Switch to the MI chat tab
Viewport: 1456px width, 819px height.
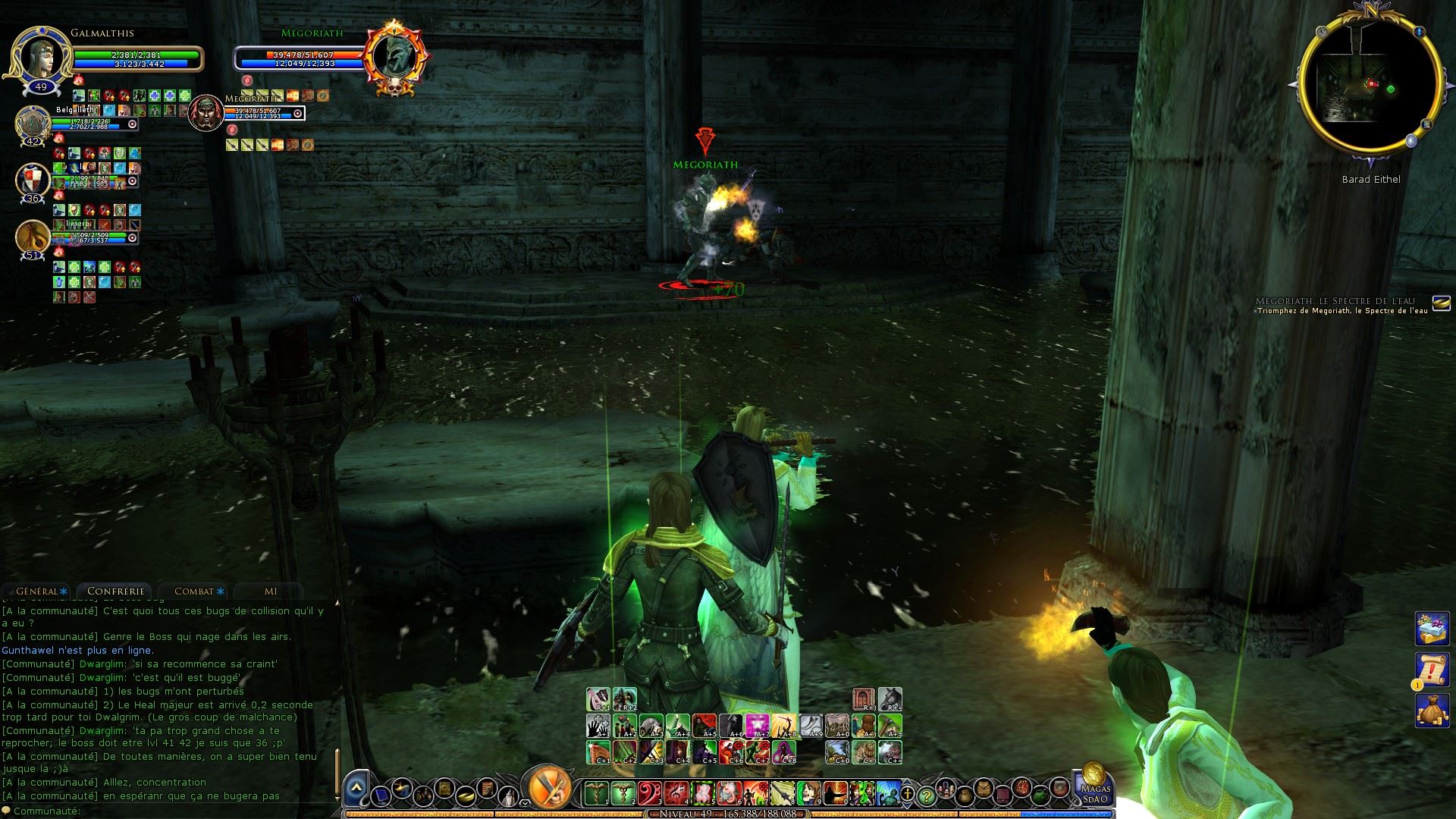click(271, 591)
